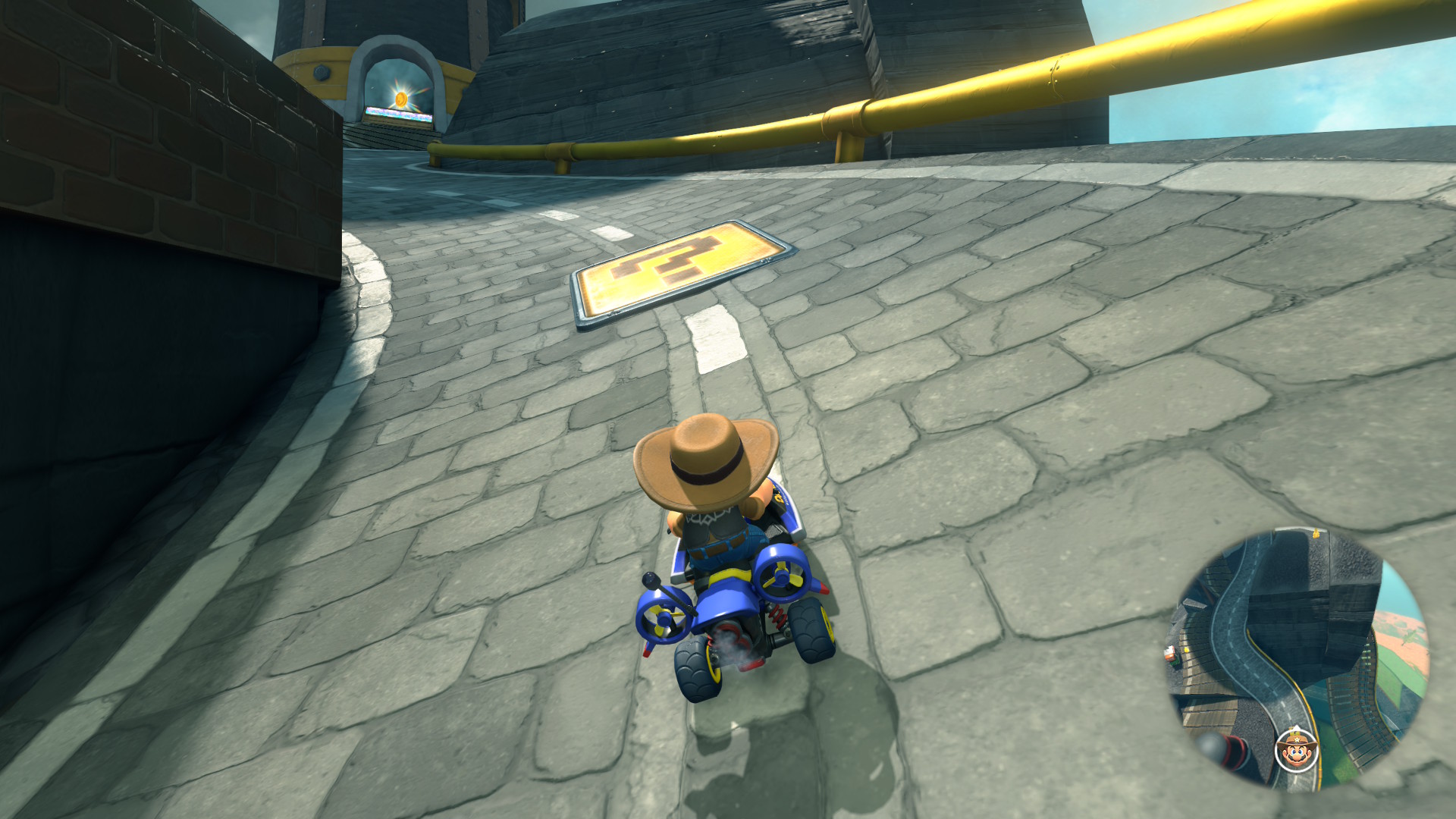Viewport: 1456px width, 819px height.
Task: Click the yellow coin dot on the minimap
Action: pyautogui.click(x=1186, y=649)
